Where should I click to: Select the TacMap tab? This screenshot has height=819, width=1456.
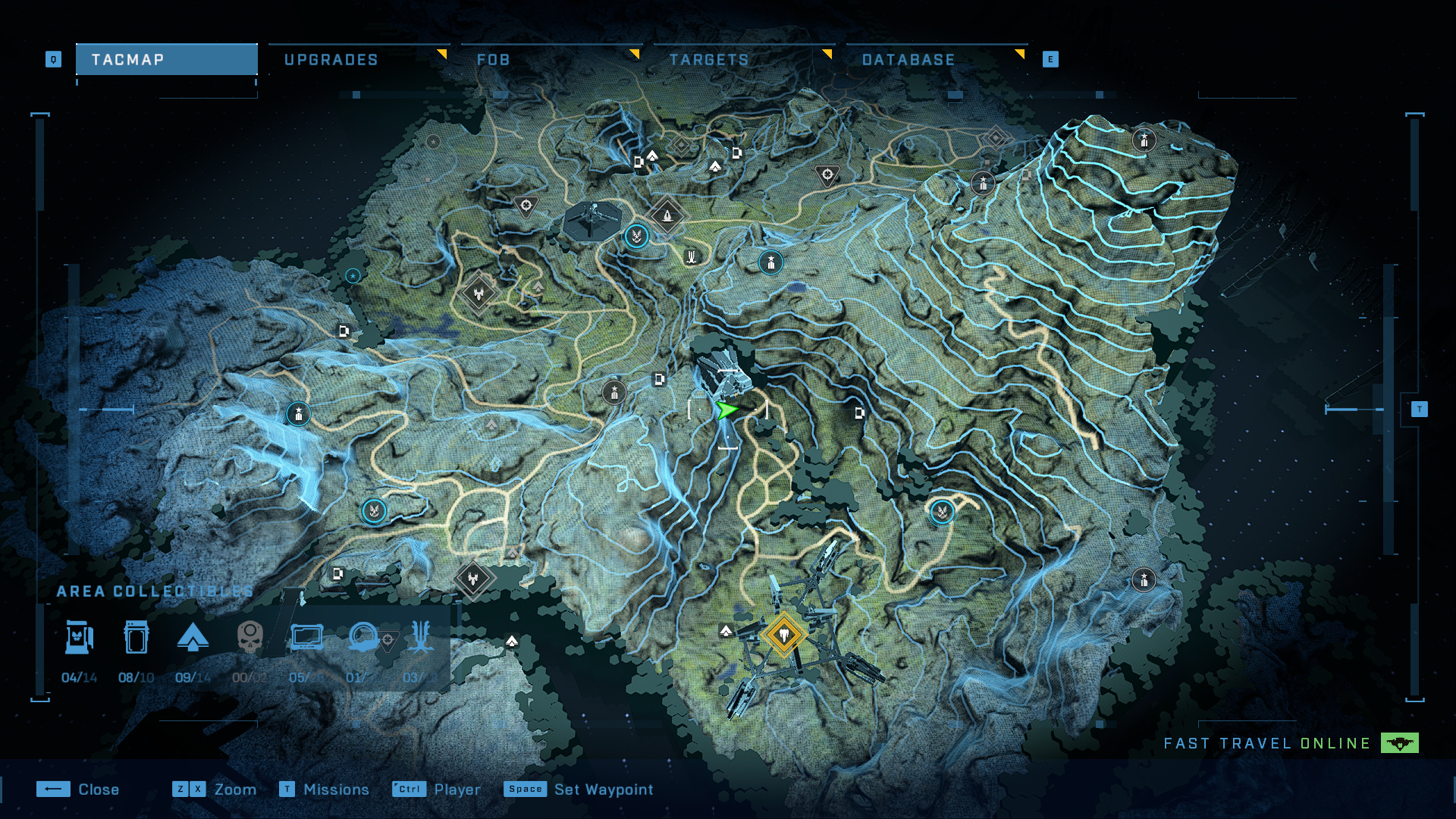[x=166, y=60]
